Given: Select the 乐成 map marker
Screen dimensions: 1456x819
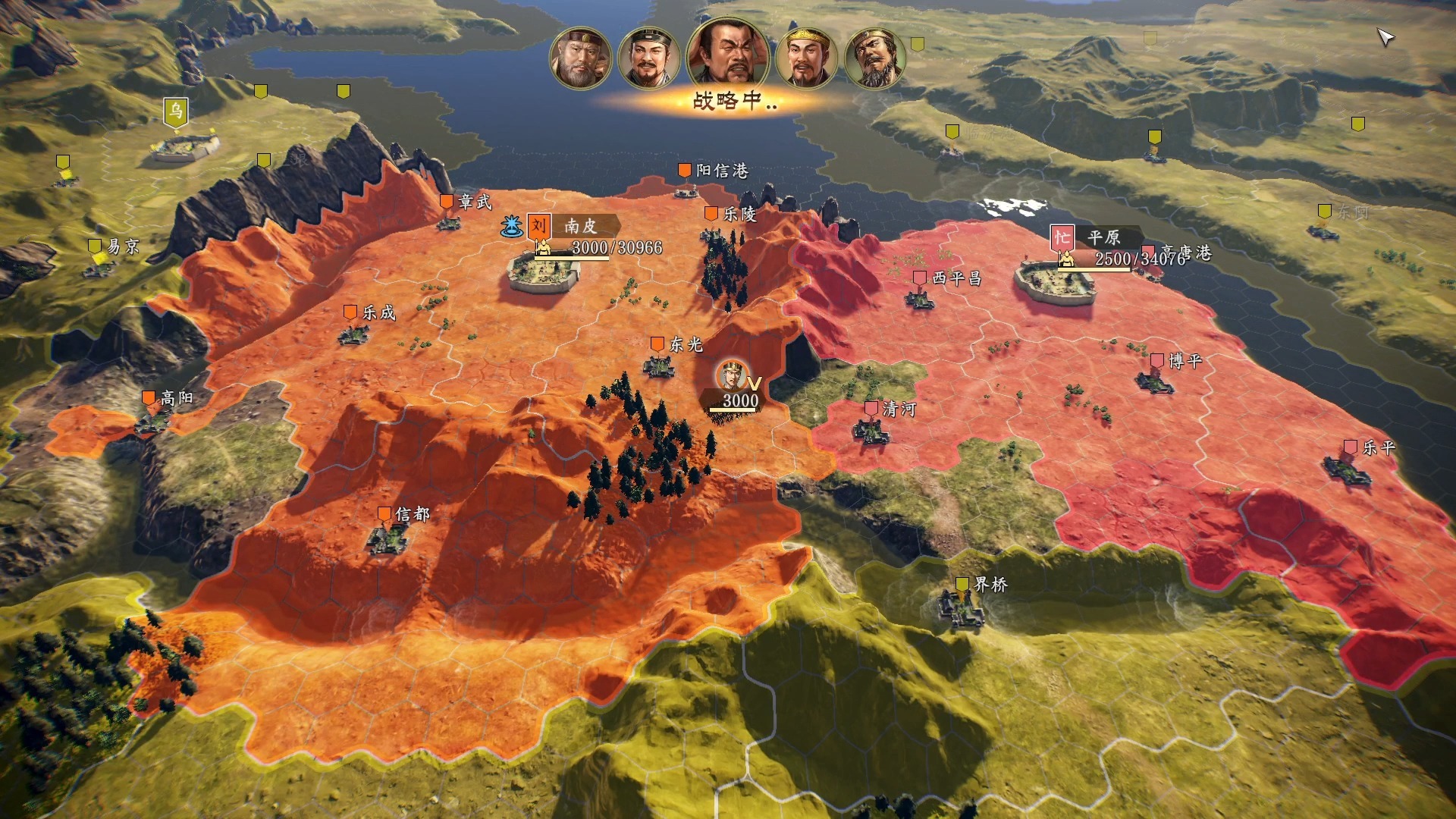Looking at the screenshot, I should point(350,312).
